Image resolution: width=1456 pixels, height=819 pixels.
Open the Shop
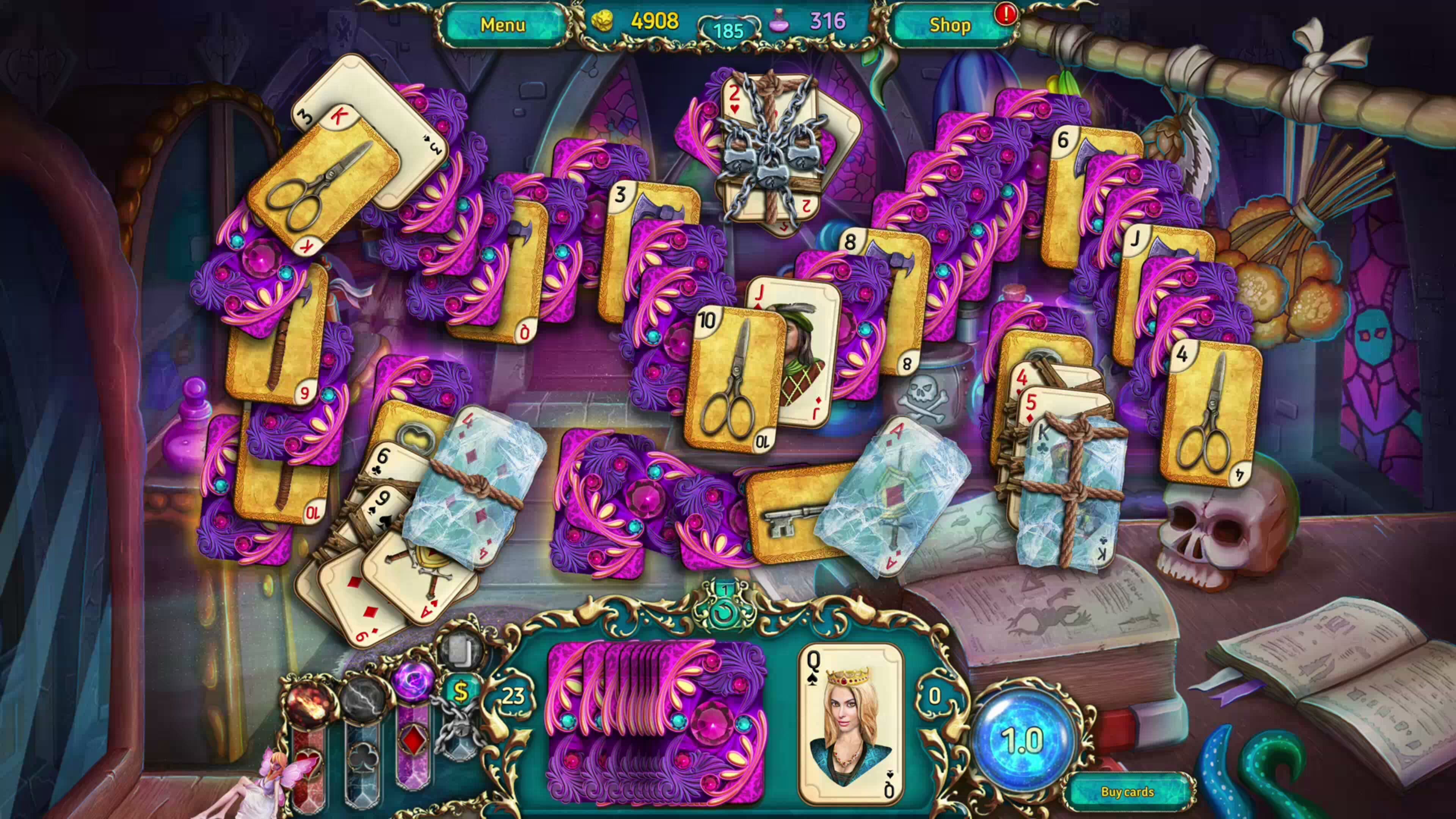click(950, 25)
